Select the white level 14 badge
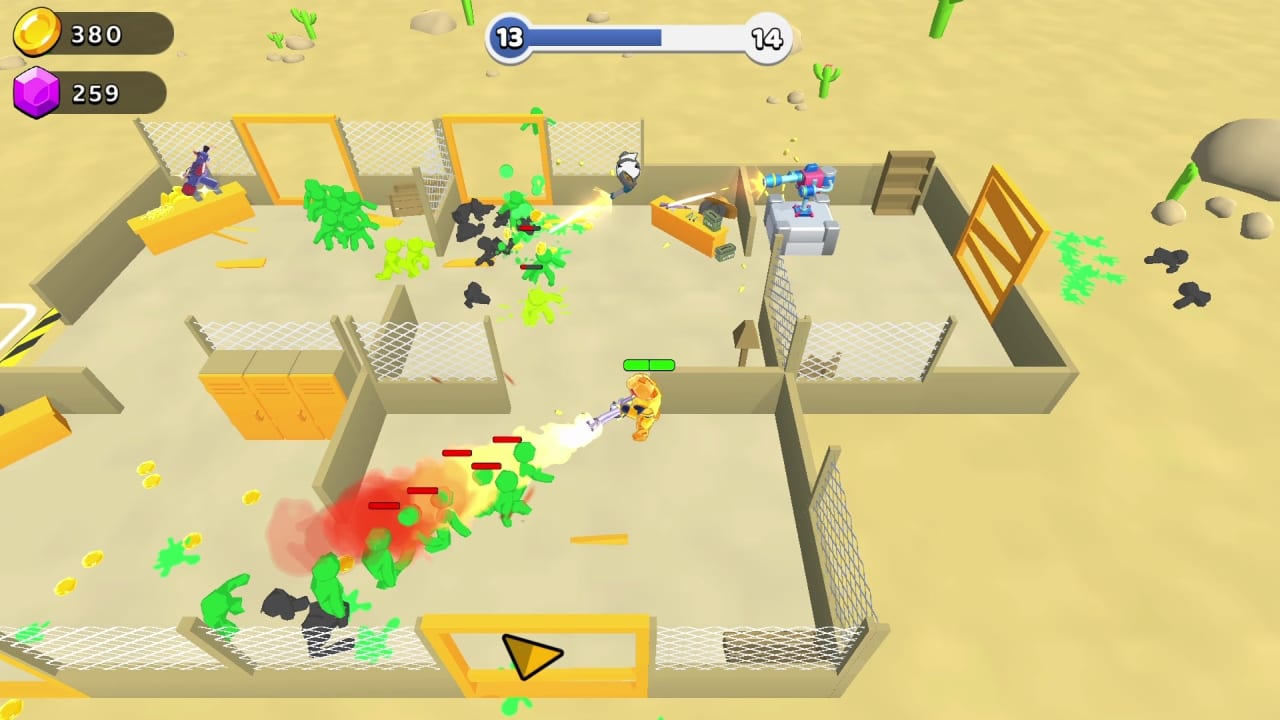 pyautogui.click(x=766, y=38)
